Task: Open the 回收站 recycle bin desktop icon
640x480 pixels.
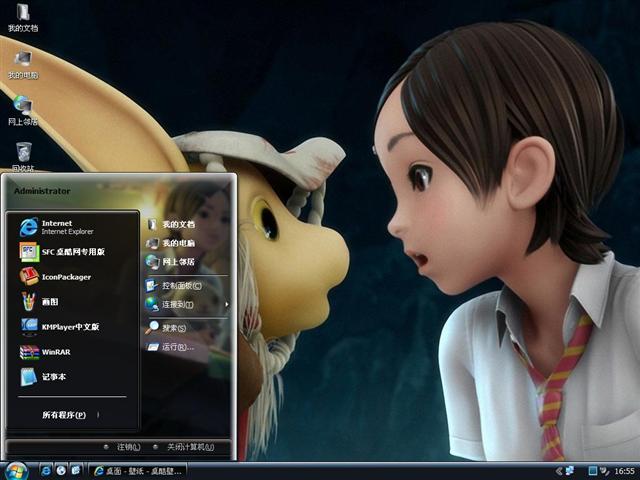Action: pos(22,155)
